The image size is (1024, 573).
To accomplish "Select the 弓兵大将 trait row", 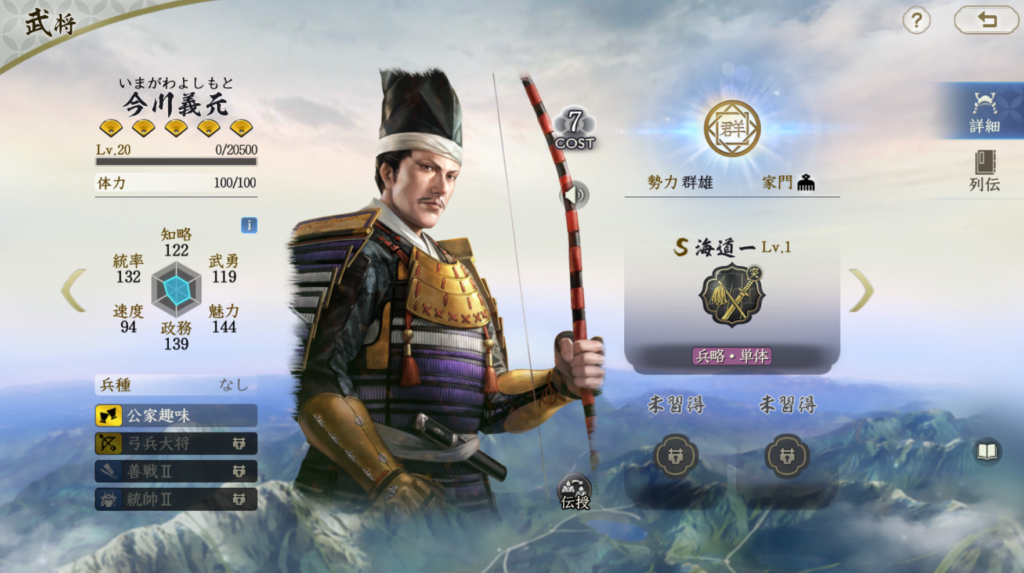I will coord(176,443).
